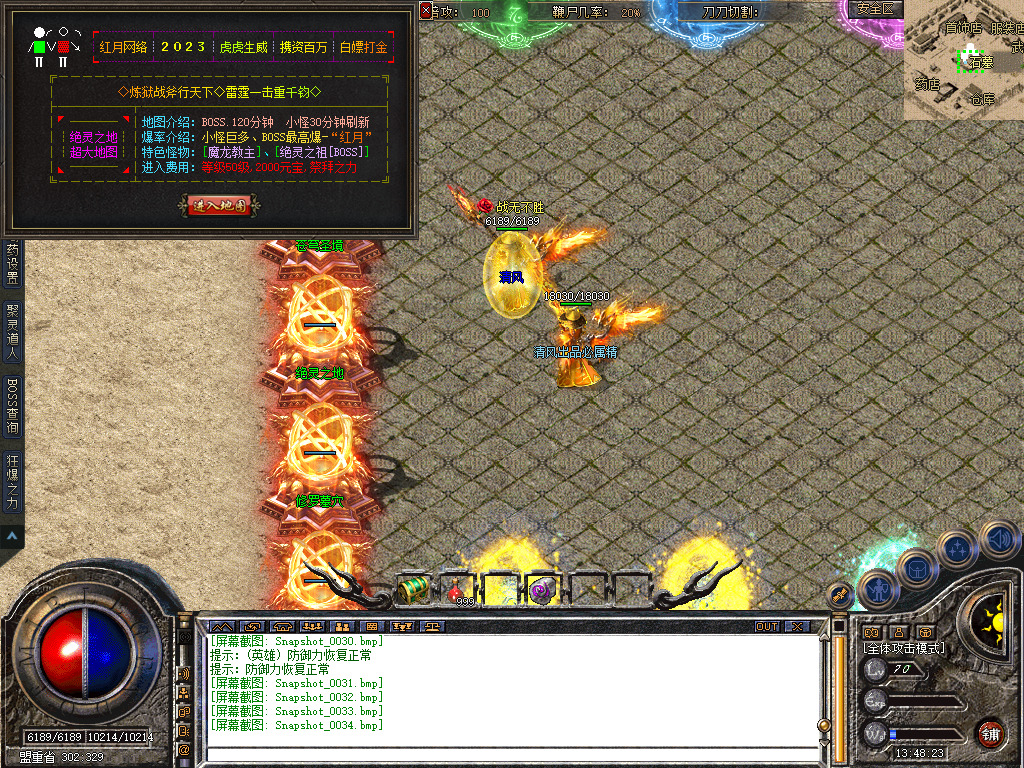Click the 进入地图 enter-map button
The height and width of the screenshot is (768, 1024).
coord(223,206)
